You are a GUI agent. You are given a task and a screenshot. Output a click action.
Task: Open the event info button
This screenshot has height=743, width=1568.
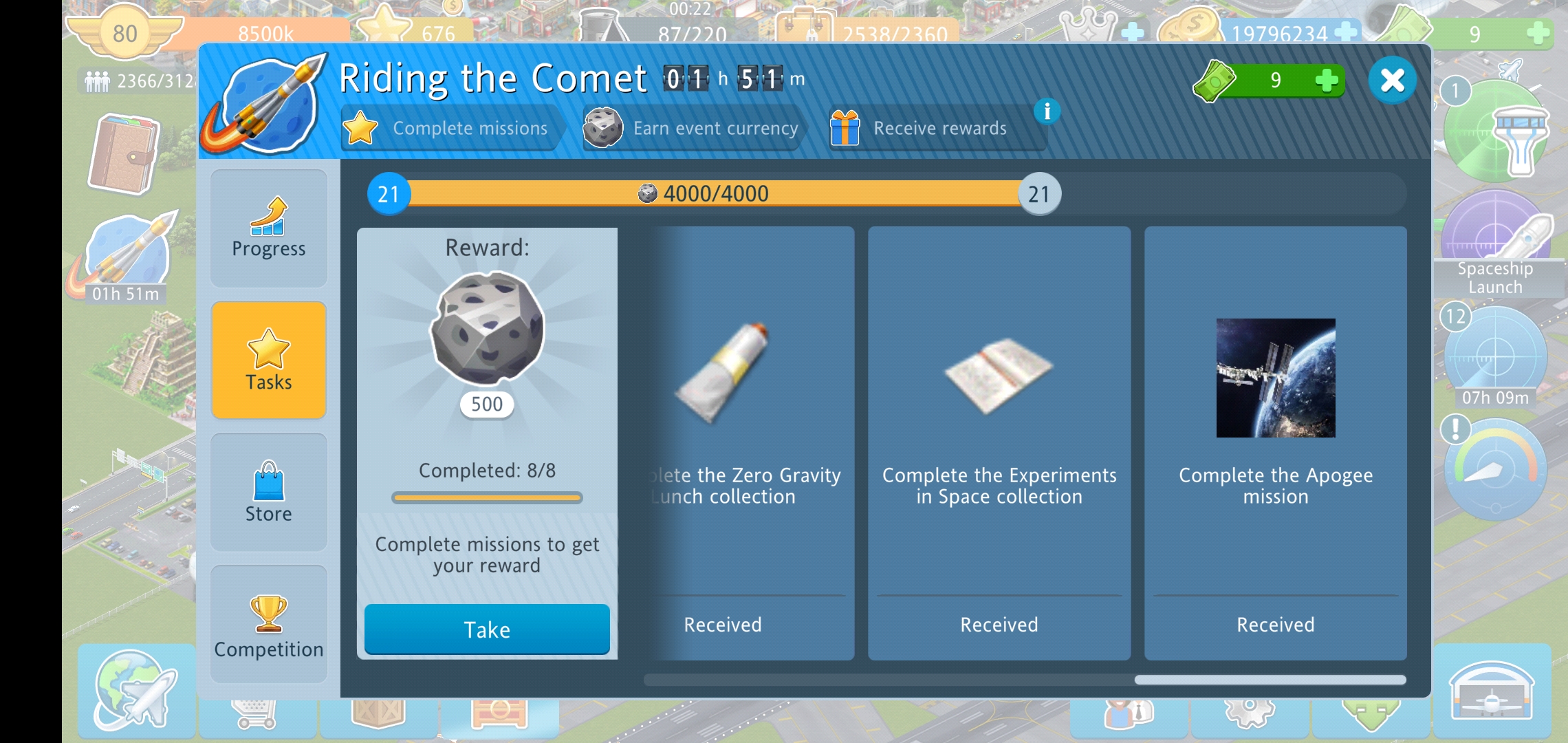coord(1047,111)
